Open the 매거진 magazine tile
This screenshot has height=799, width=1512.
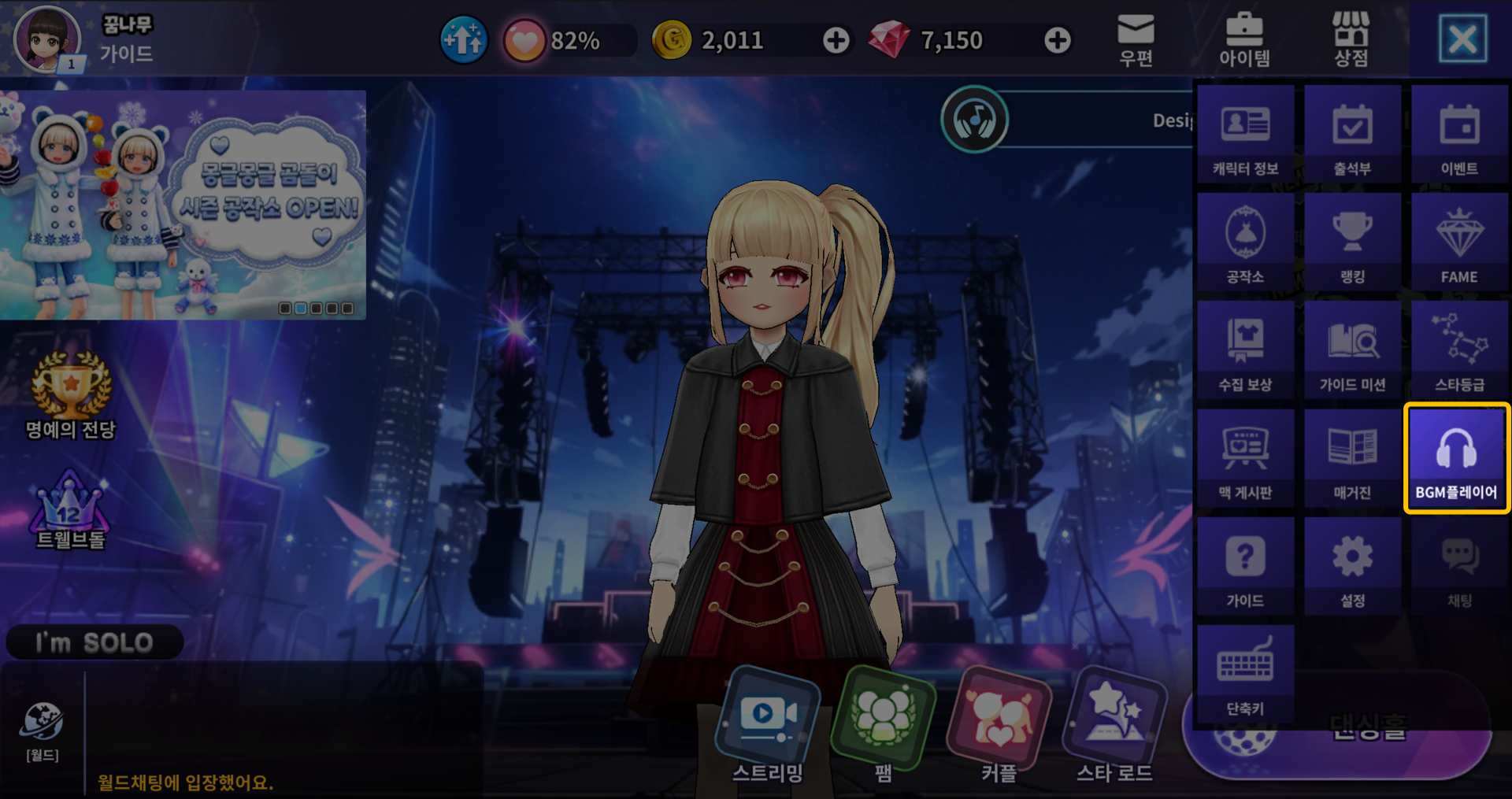tap(1352, 458)
